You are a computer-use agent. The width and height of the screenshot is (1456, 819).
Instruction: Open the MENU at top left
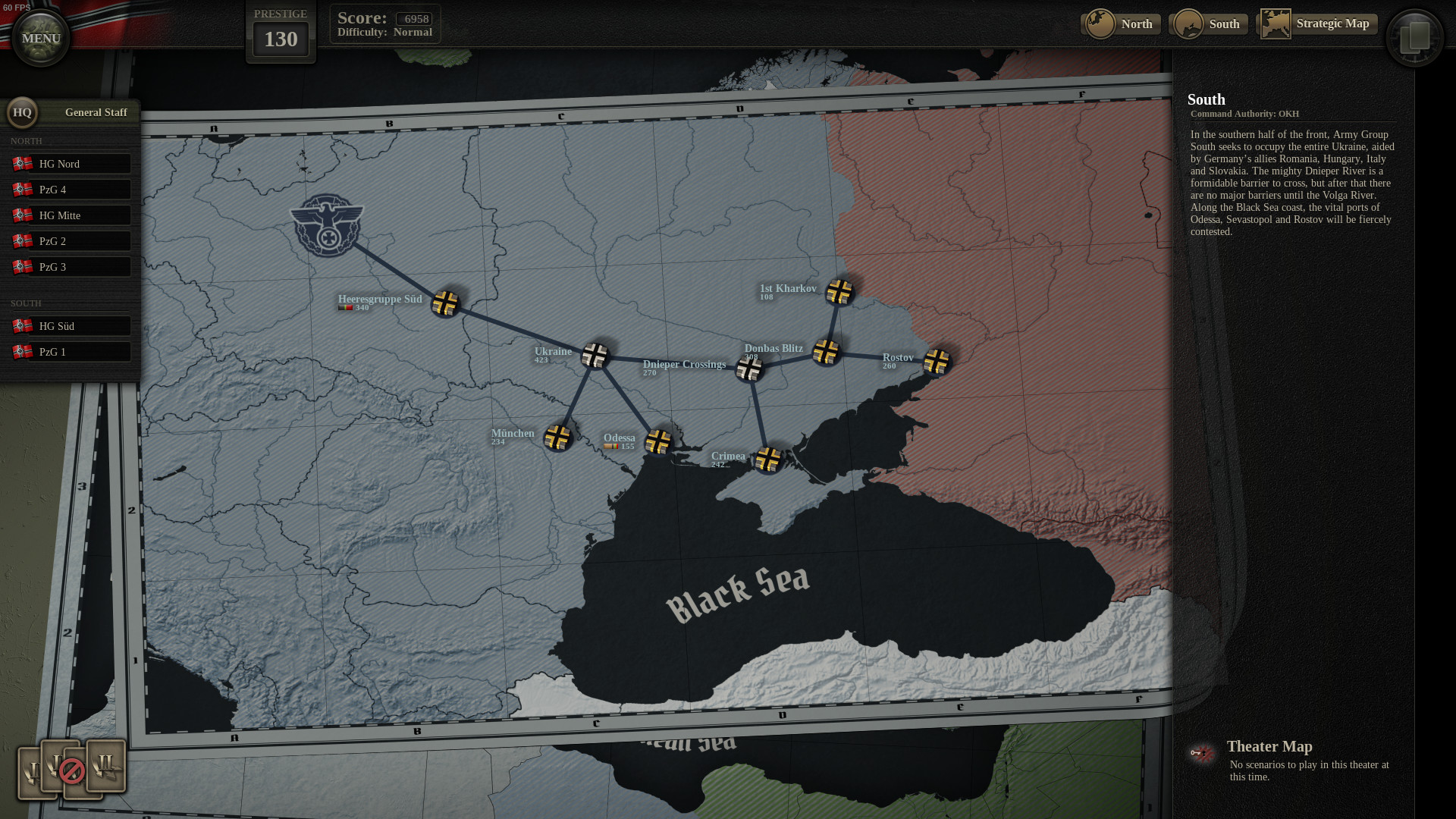pyautogui.click(x=40, y=38)
